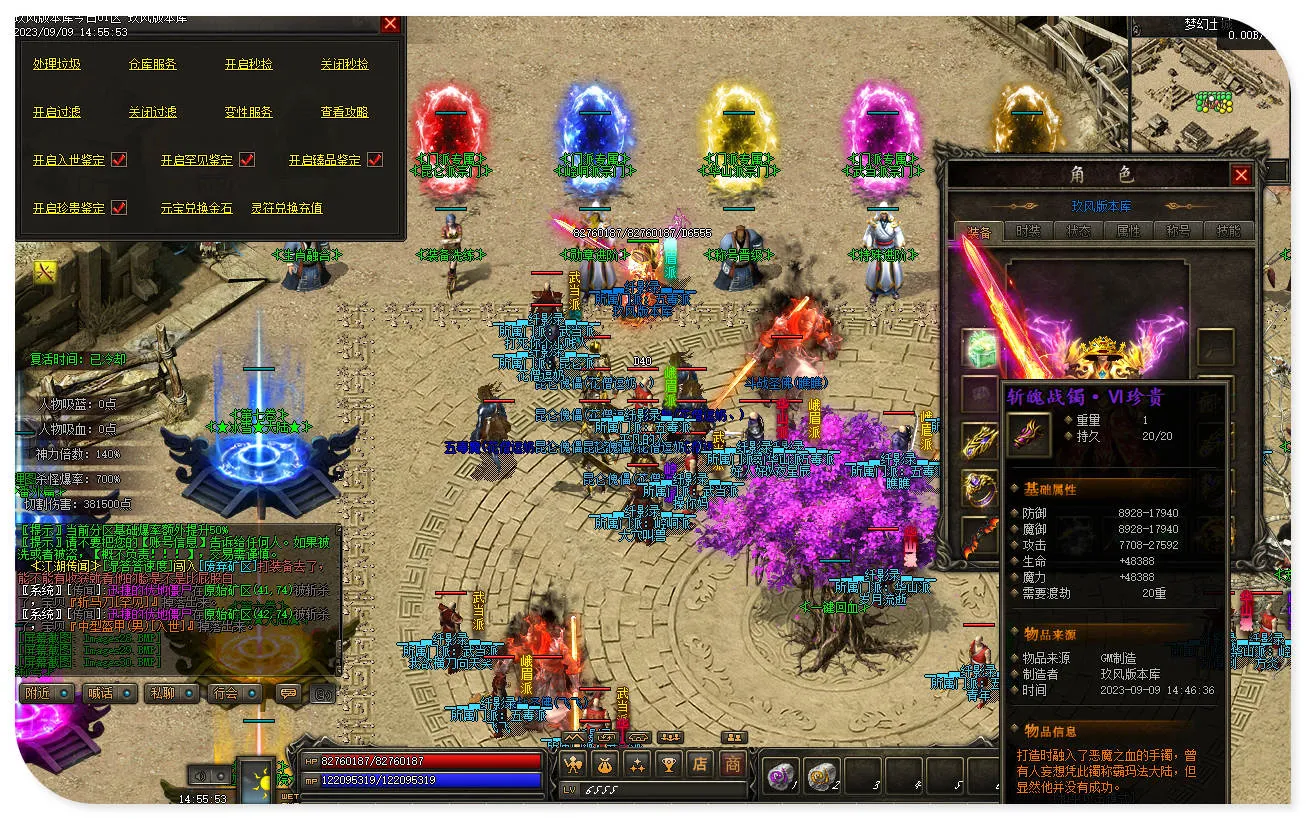
Task: Untick the 开启臻品鉴定 checkbox
Action: (x=375, y=160)
